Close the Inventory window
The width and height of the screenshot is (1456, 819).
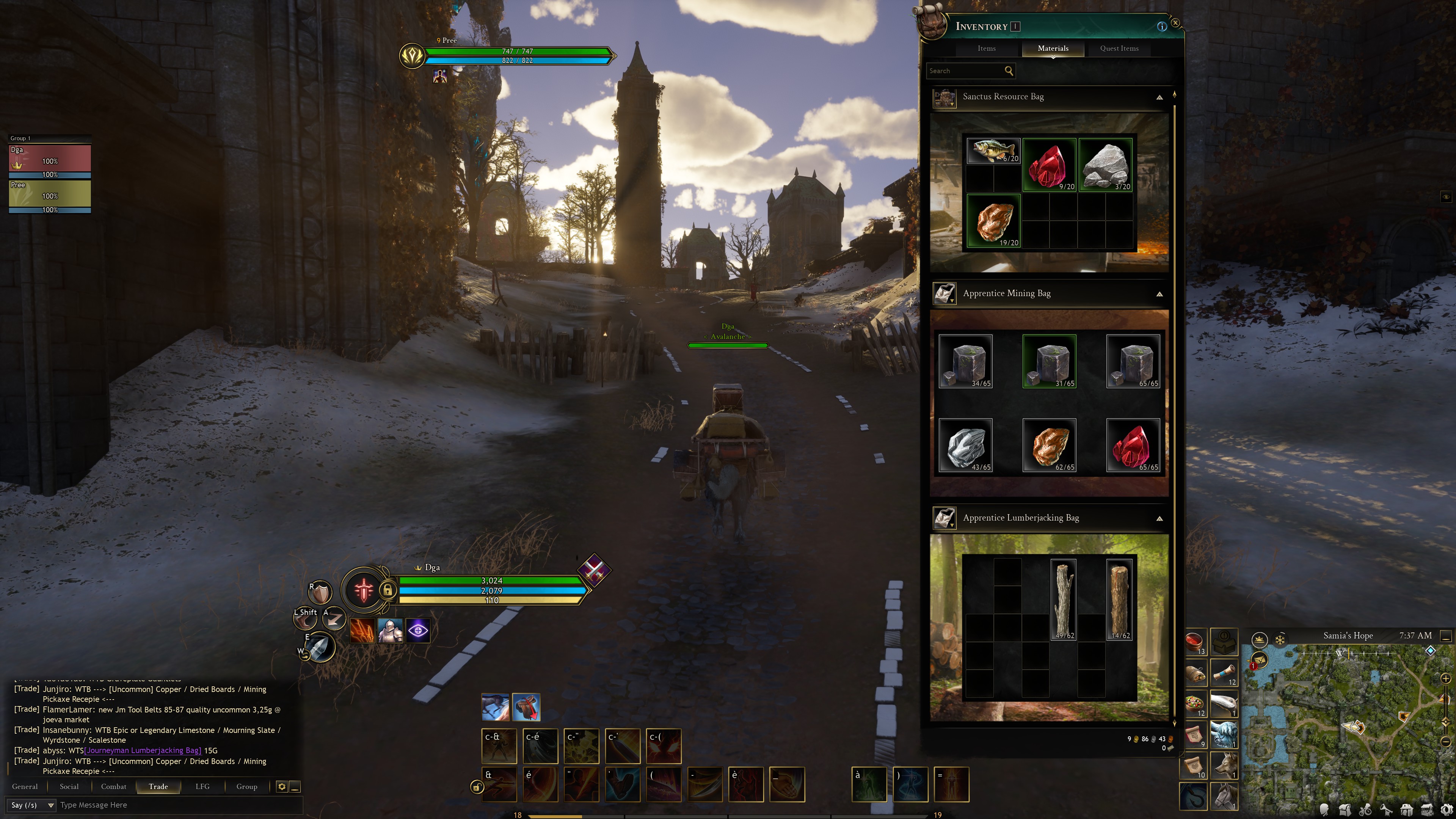[x=1176, y=23]
